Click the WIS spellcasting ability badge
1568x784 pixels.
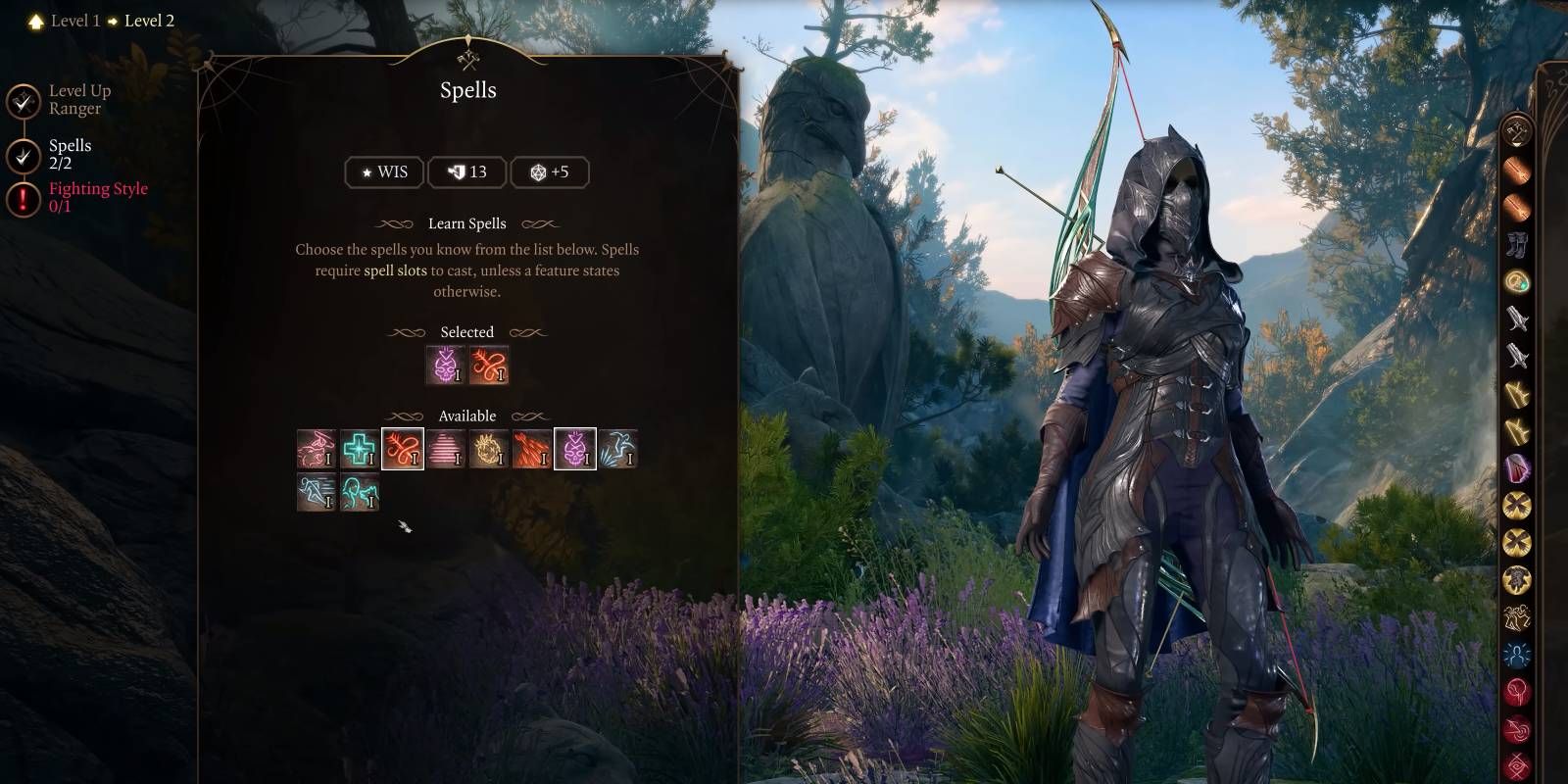[384, 171]
